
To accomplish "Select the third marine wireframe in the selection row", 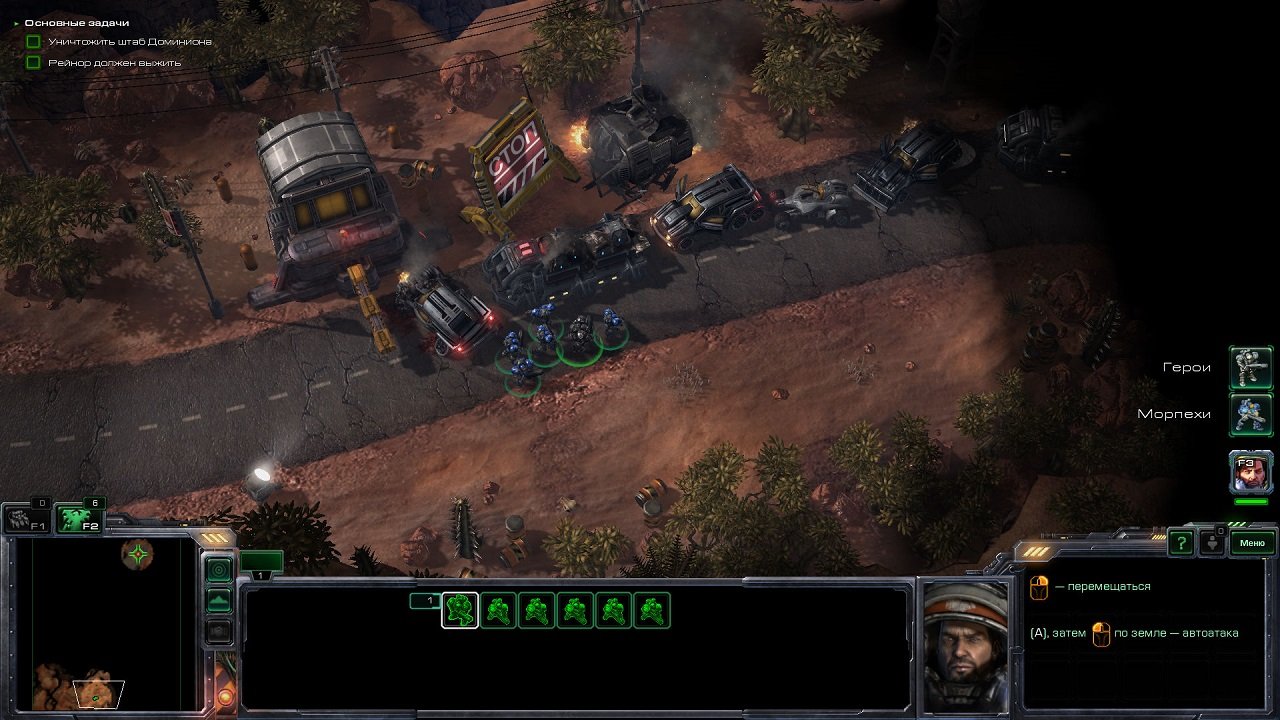I will coord(538,610).
